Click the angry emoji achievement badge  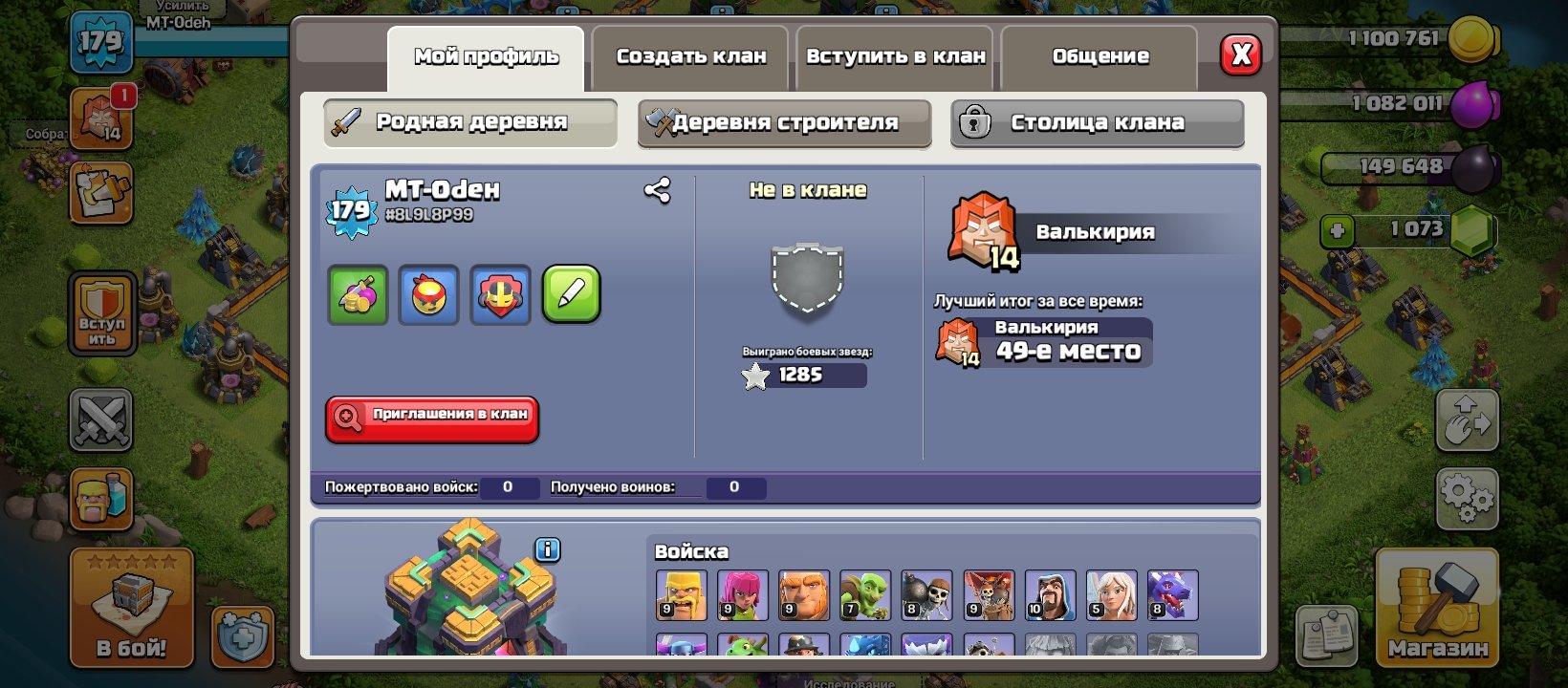(x=428, y=295)
